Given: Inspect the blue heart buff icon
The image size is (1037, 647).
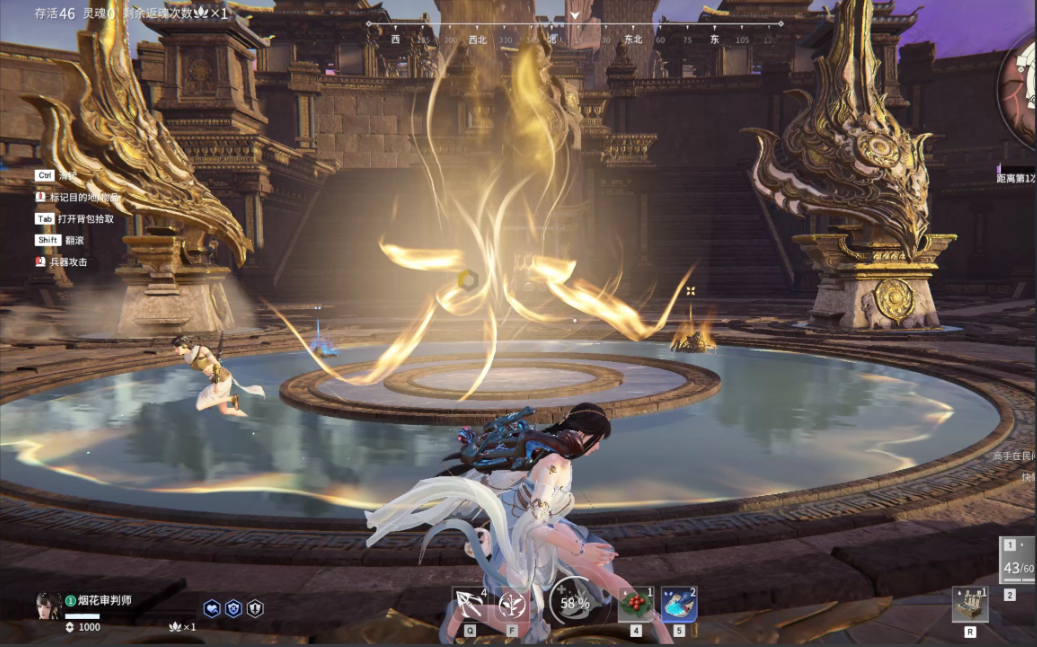Looking at the screenshot, I should [x=212, y=608].
